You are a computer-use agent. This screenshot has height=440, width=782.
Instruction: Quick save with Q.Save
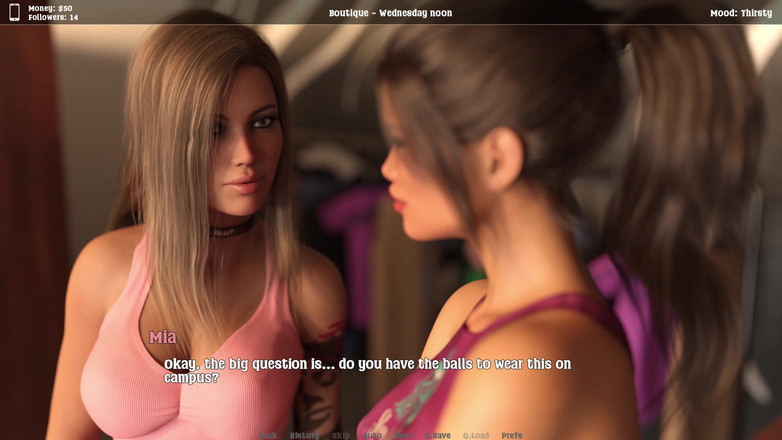tap(438, 435)
